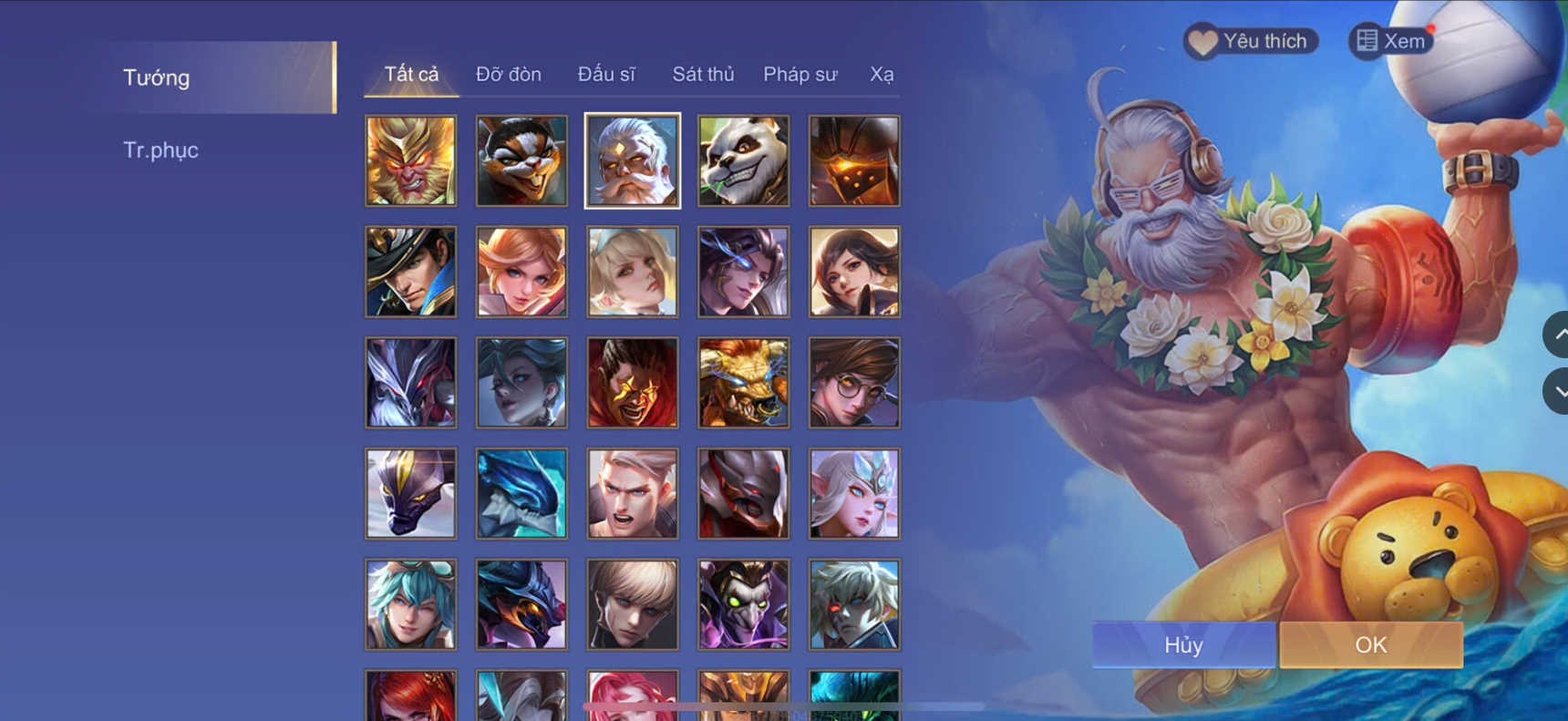Screen dimensions: 1568x721
Task: Toggle the Yêu thích favorite heart
Action: (x=1250, y=40)
